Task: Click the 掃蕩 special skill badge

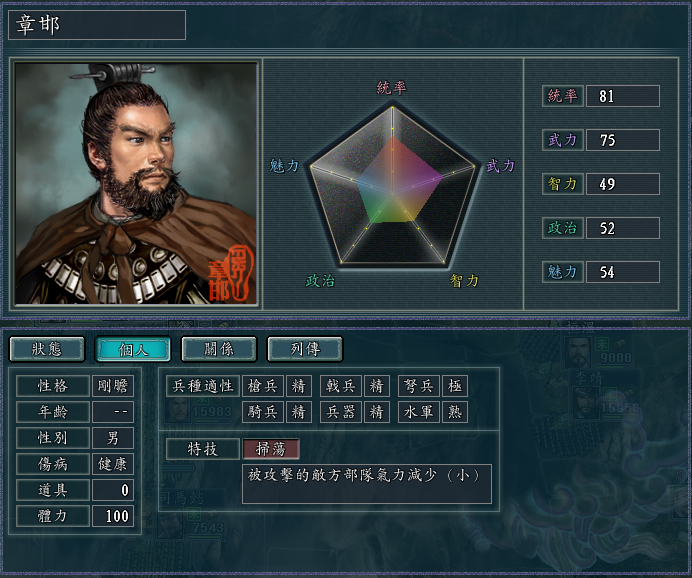Action: point(271,449)
